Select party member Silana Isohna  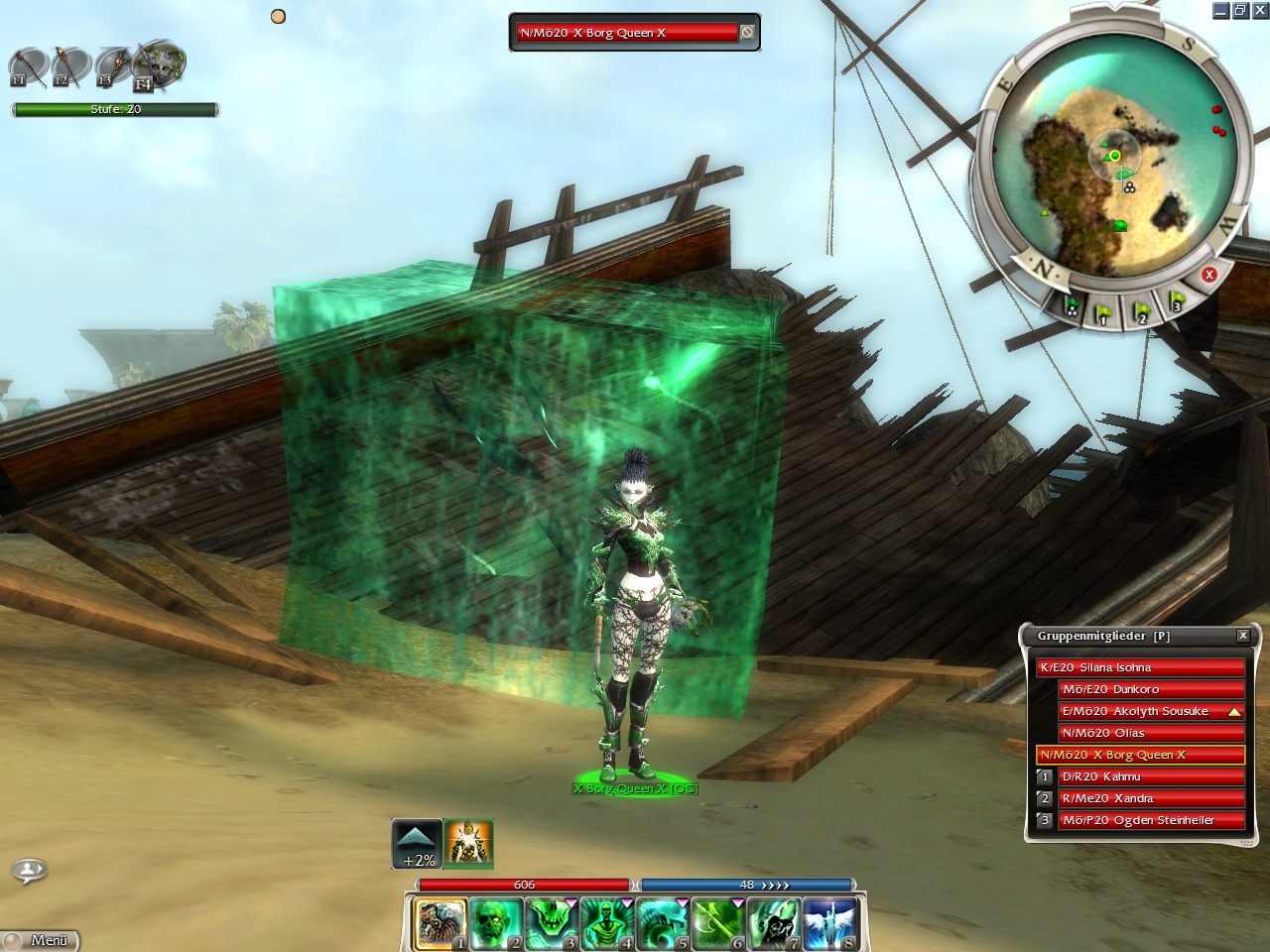point(1139,667)
